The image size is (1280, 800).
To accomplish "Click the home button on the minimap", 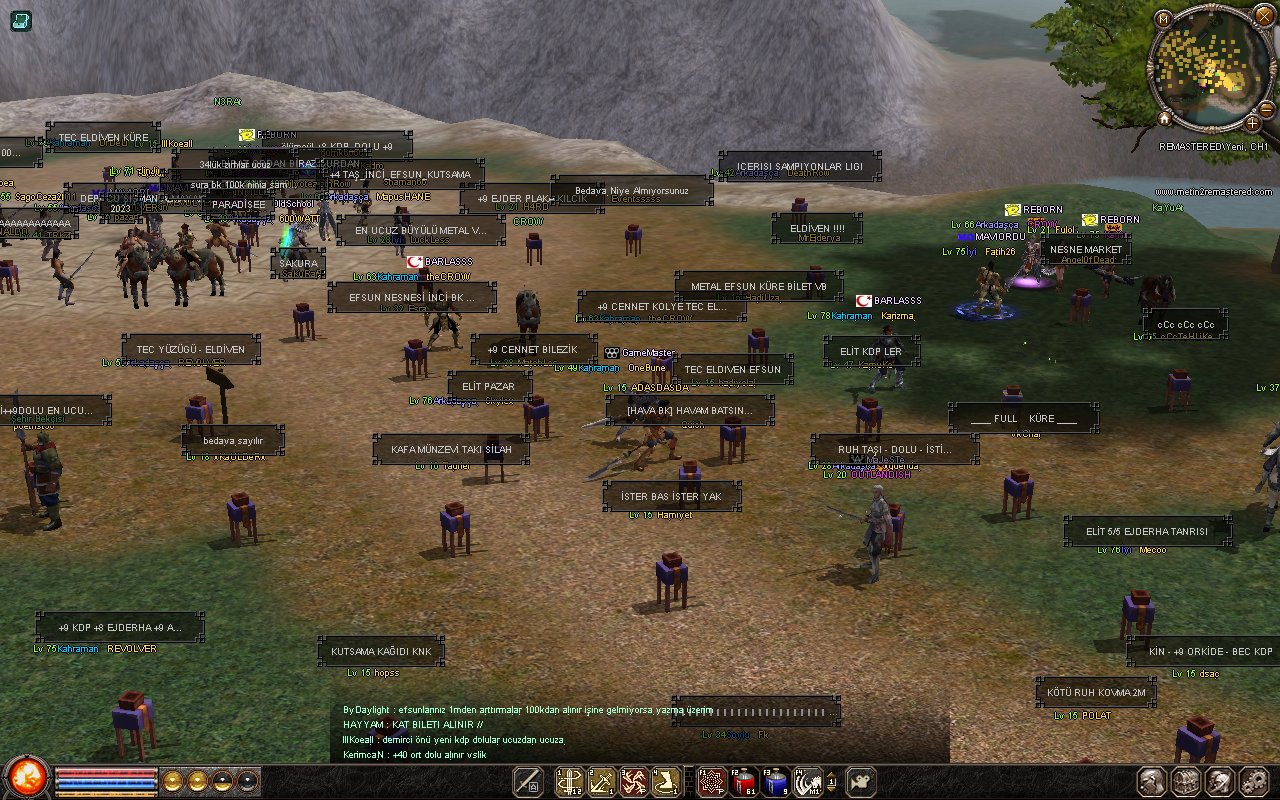I will [1164, 120].
